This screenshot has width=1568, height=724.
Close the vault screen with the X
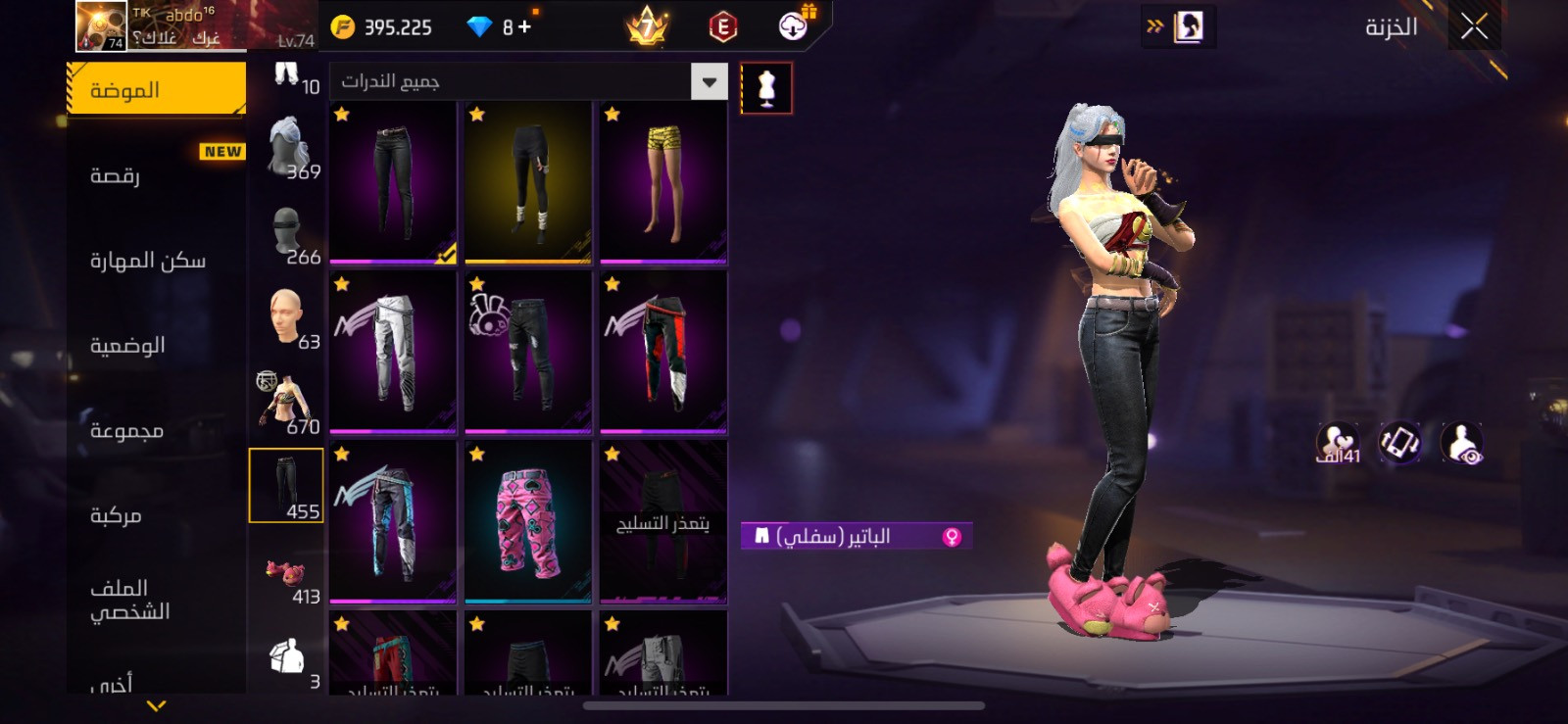click(1474, 27)
